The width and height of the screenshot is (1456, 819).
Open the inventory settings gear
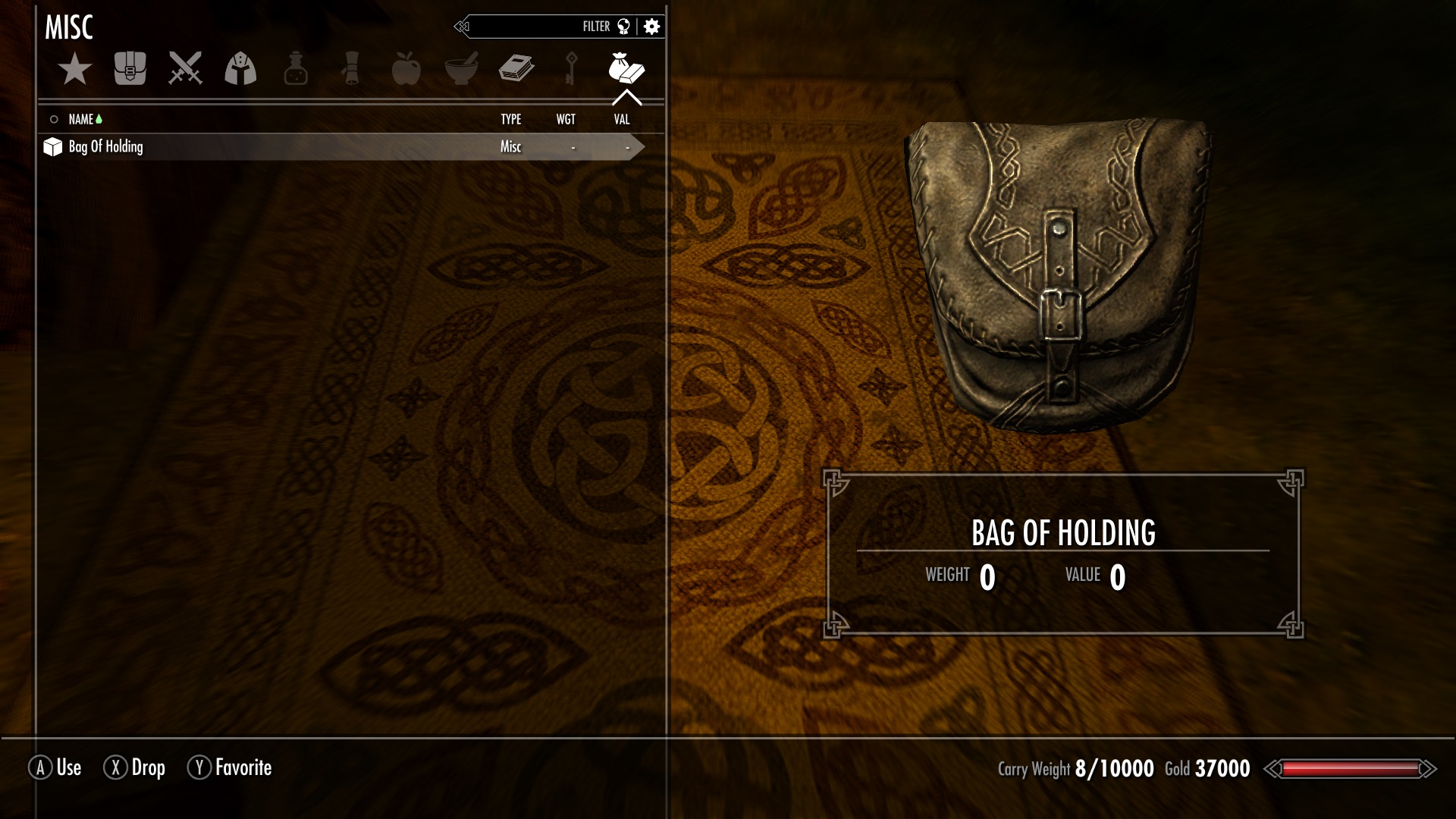coord(651,27)
